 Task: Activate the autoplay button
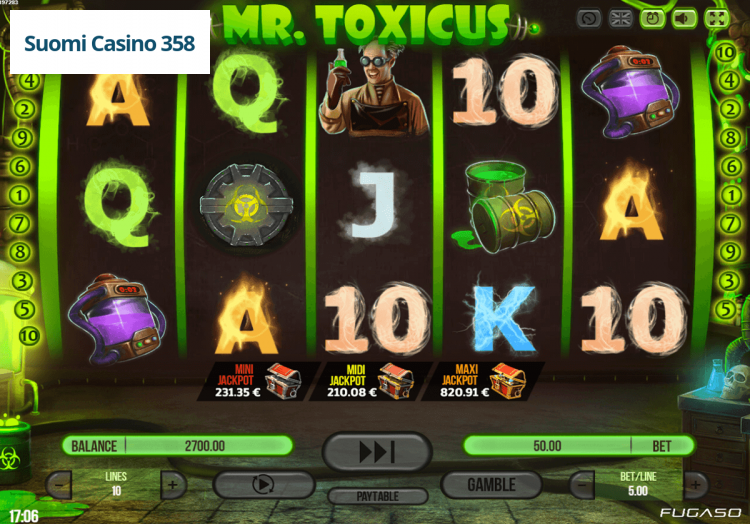click(x=264, y=485)
